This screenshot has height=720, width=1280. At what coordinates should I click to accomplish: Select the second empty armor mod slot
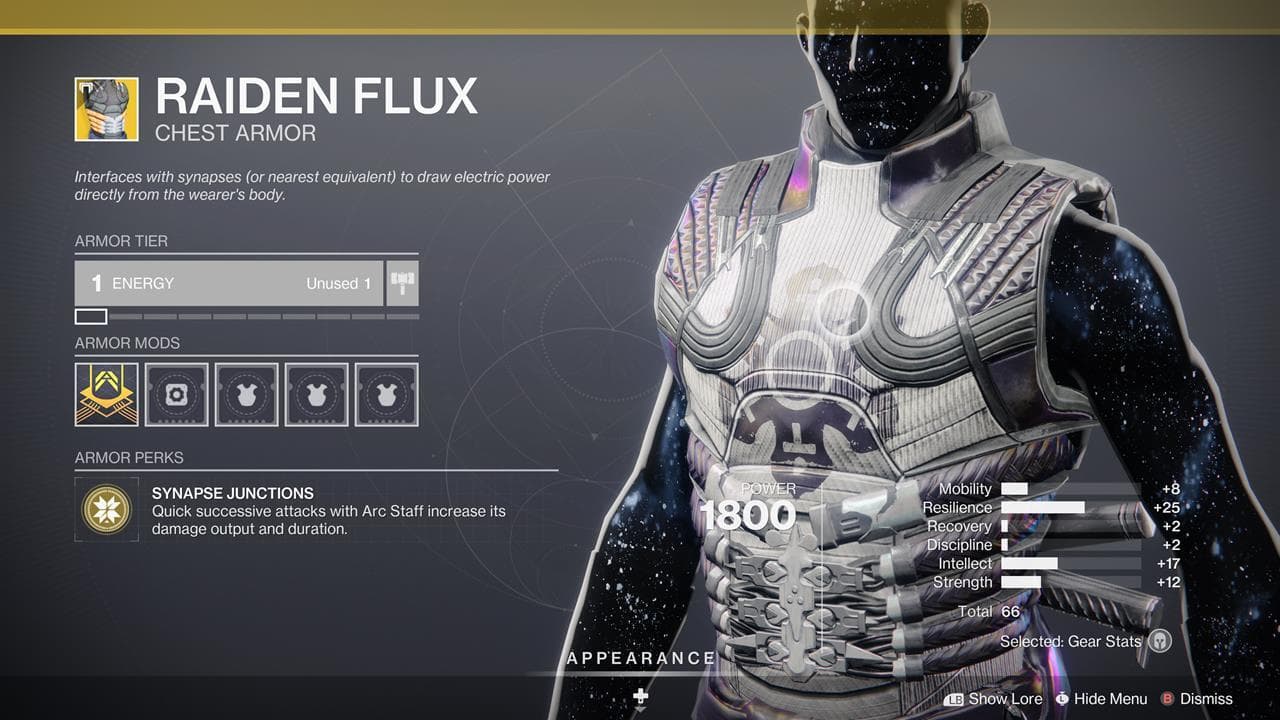click(x=246, y=394)
